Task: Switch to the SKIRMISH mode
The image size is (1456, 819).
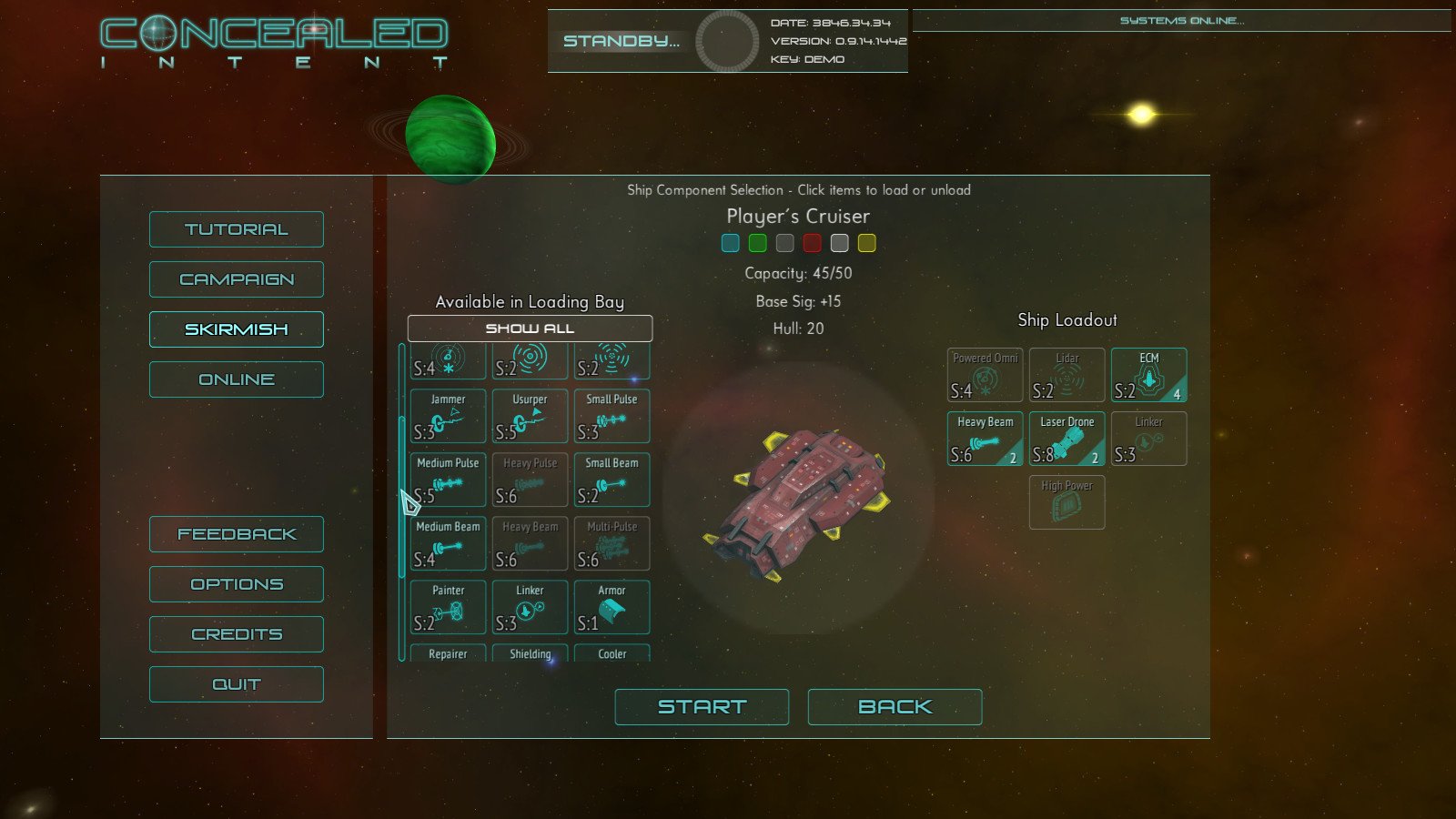Action: [x=236, y=329]
